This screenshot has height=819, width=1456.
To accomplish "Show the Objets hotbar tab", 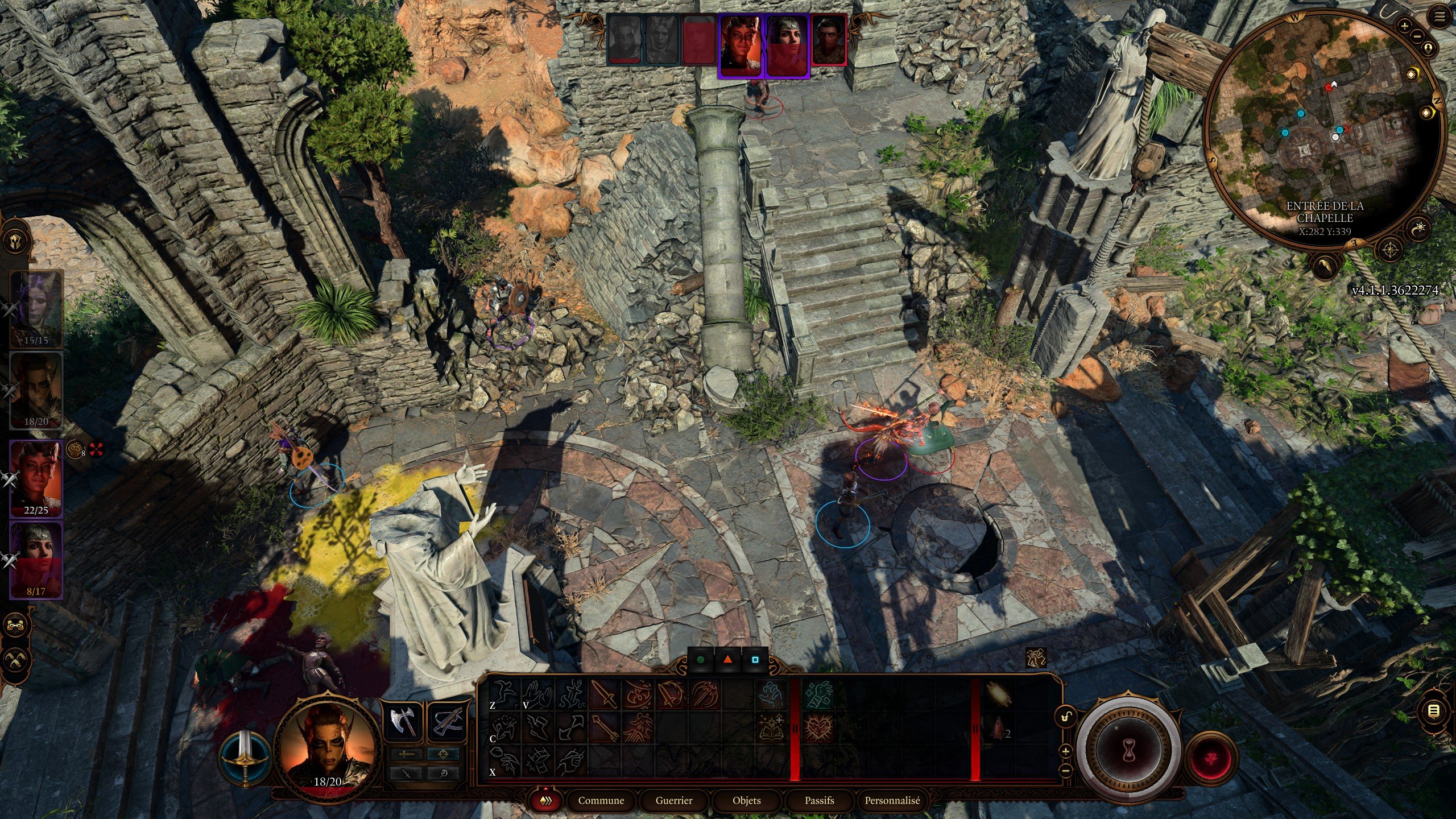I will [x=746, y=801].
